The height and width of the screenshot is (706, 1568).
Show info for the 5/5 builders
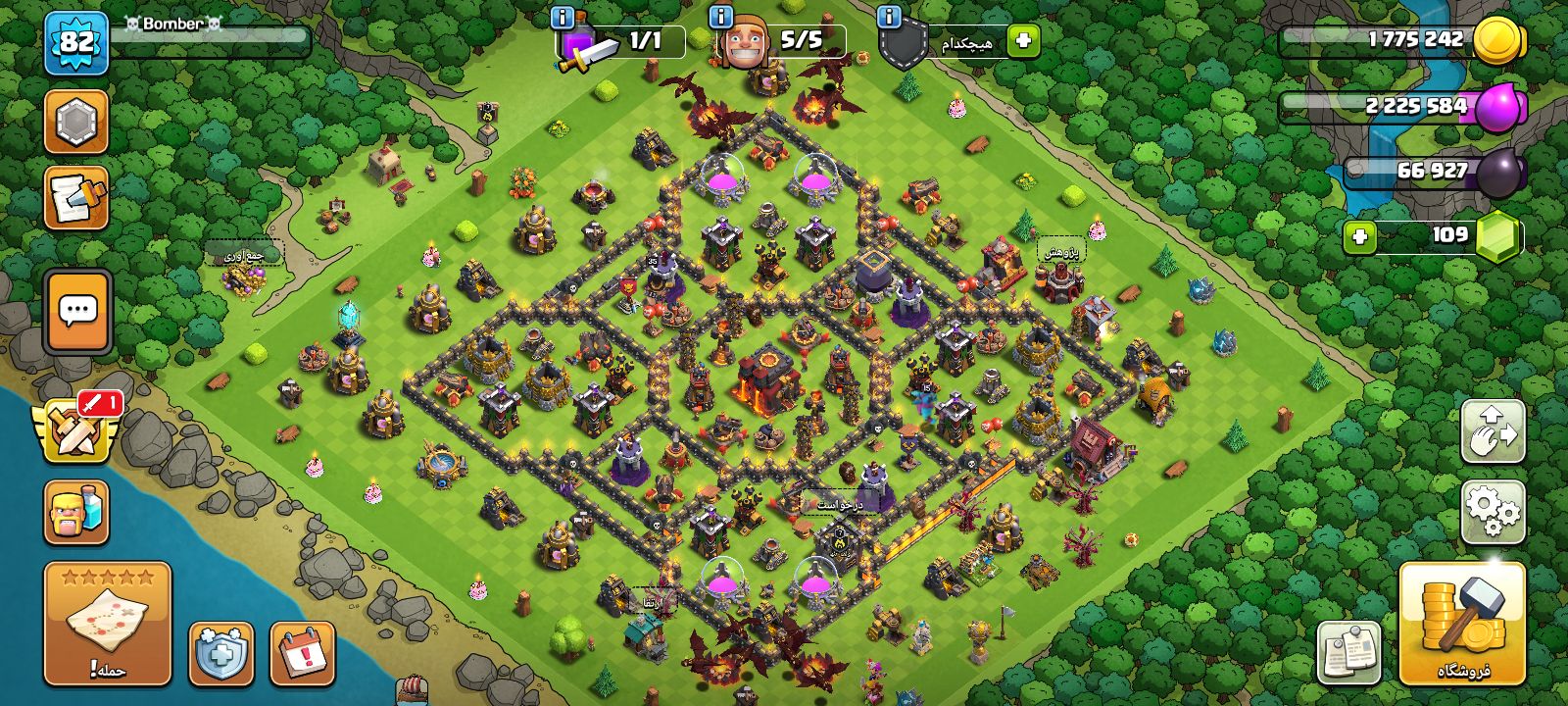pyautogui.click(x=720, y=18)
